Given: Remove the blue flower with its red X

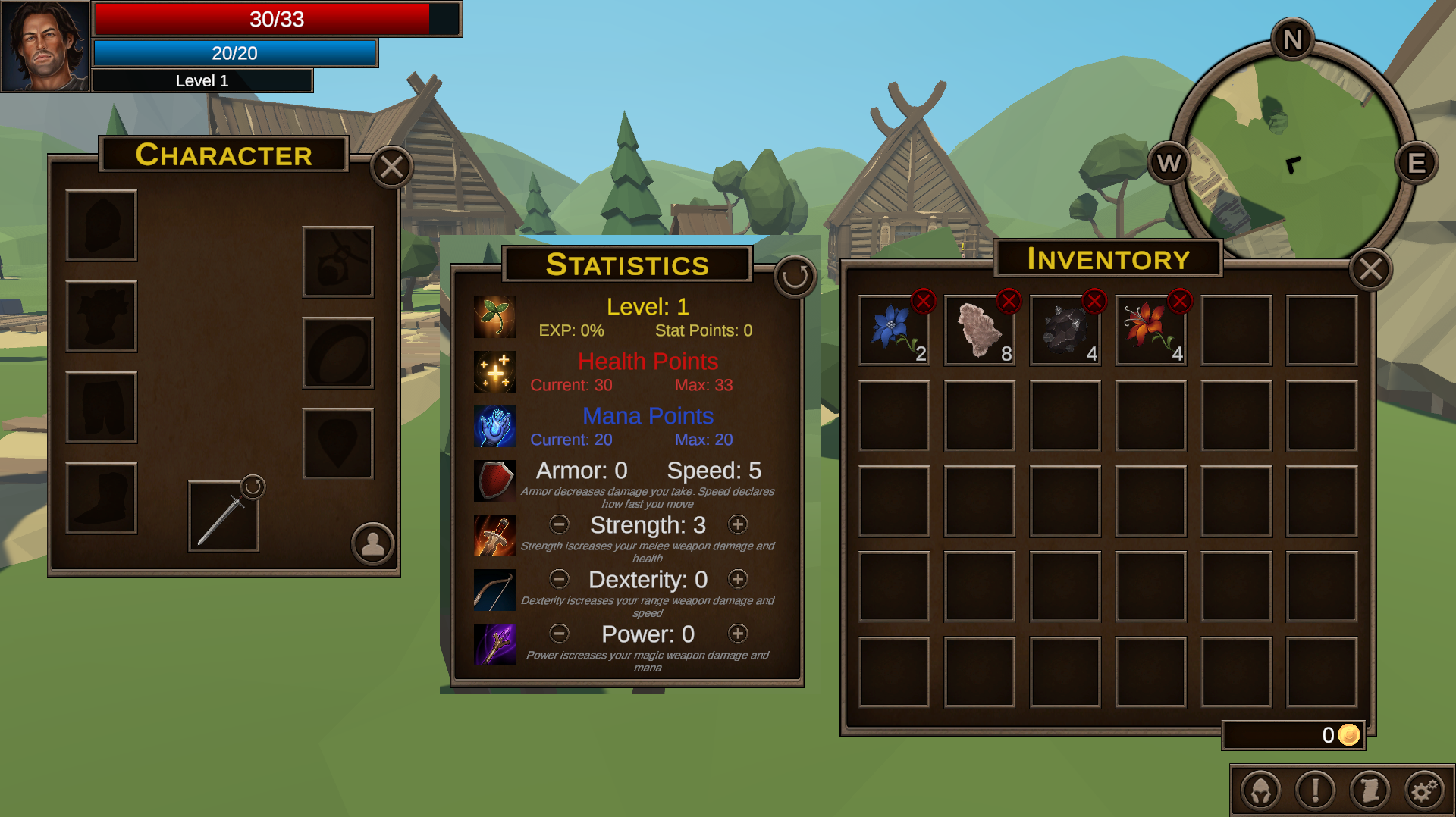Looking at the screenshot, I should click(x=922, y=301).
